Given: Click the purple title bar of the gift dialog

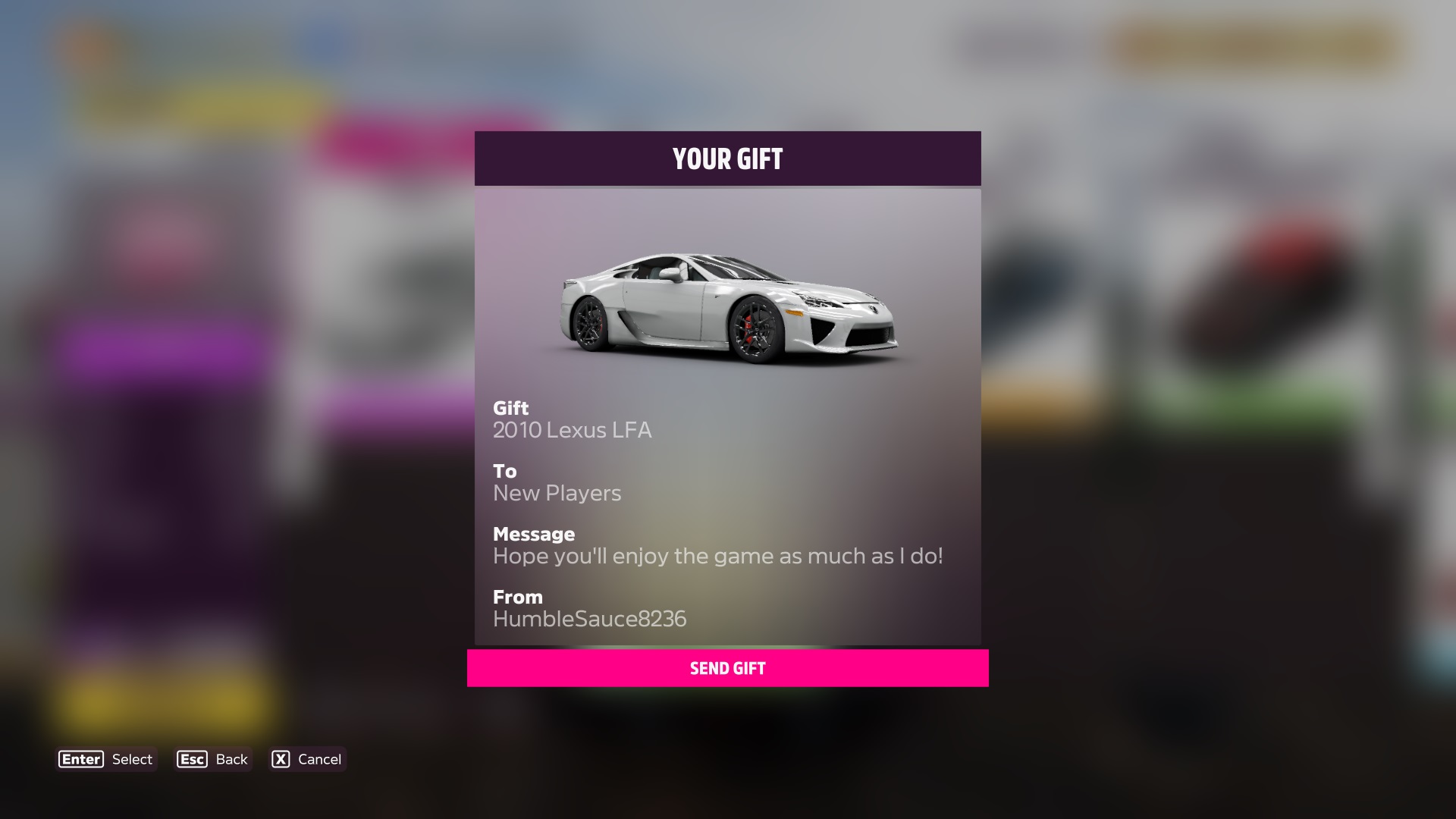Looking at the screenshot, I should [x=727, y=158].
